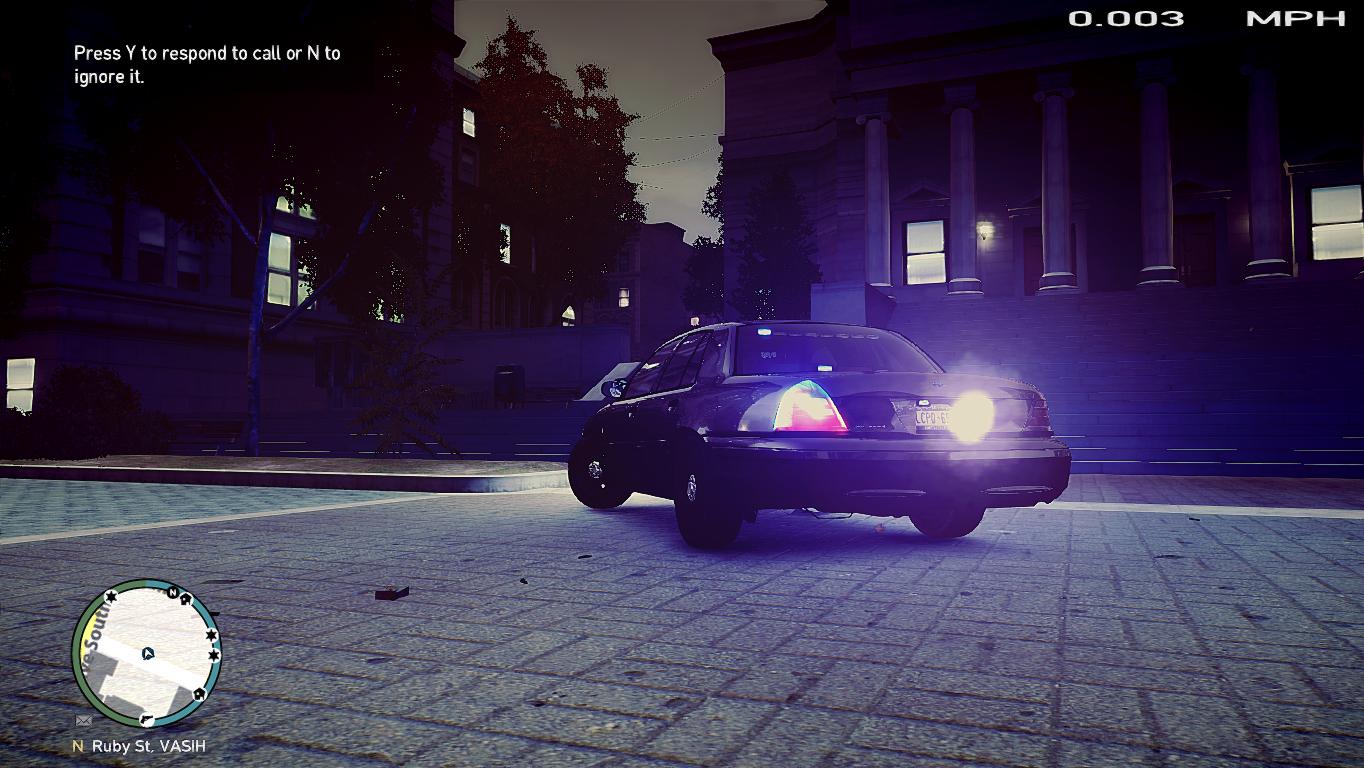The height and width of the screenshot is (768, 1364).
Task: Click the player arrow on the minimap
Action: [148, 654]
